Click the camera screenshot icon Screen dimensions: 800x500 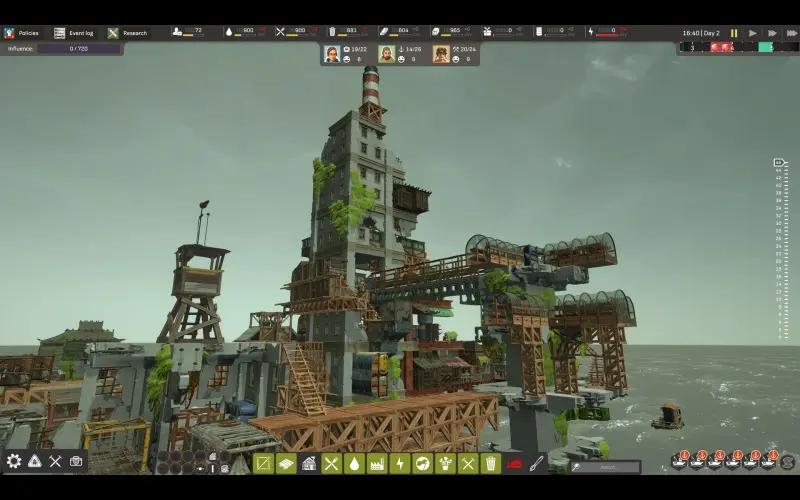(76, 461)
